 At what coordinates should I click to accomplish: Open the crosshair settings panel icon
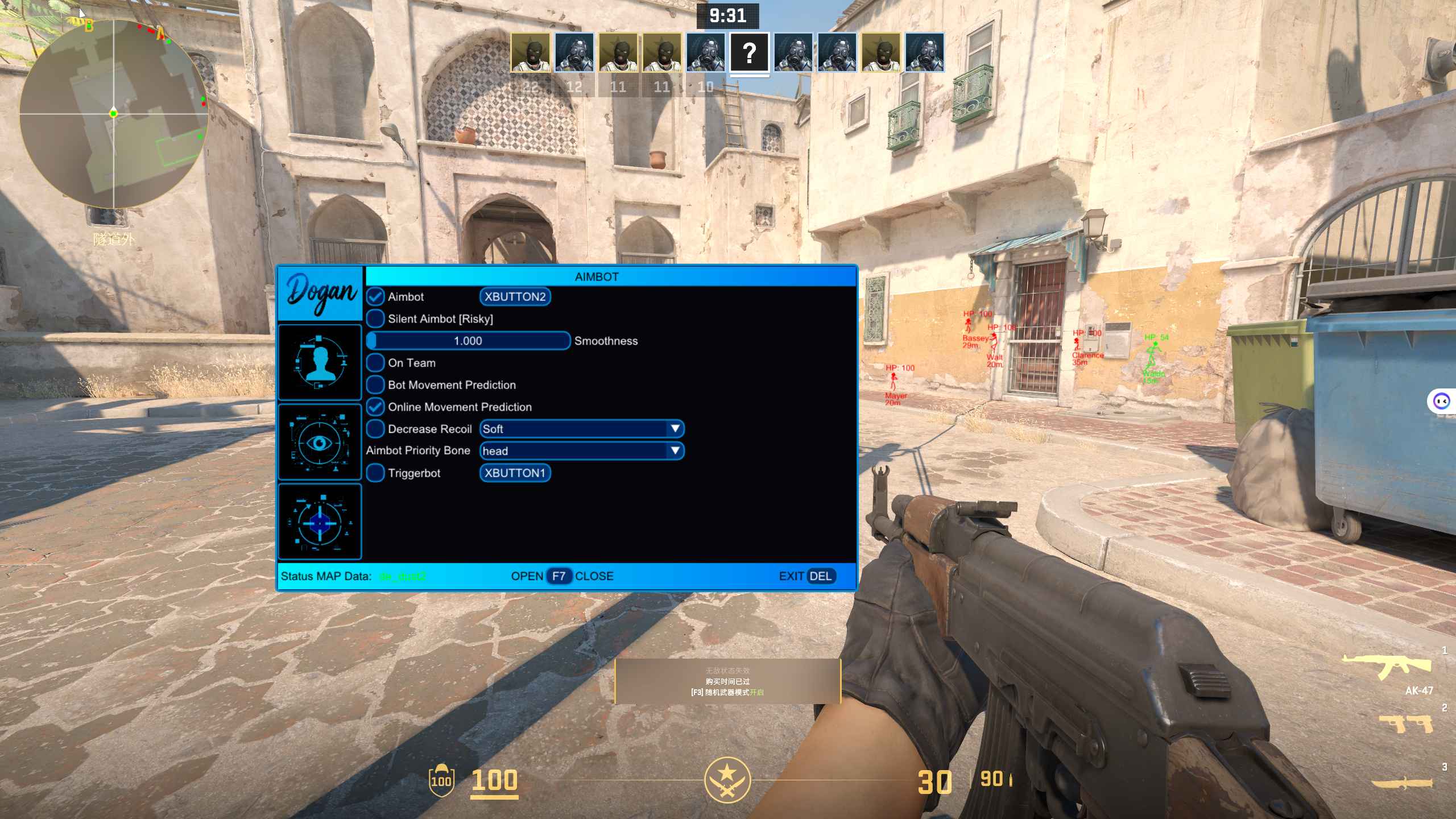pyautogui.click(x=320, y=520)
